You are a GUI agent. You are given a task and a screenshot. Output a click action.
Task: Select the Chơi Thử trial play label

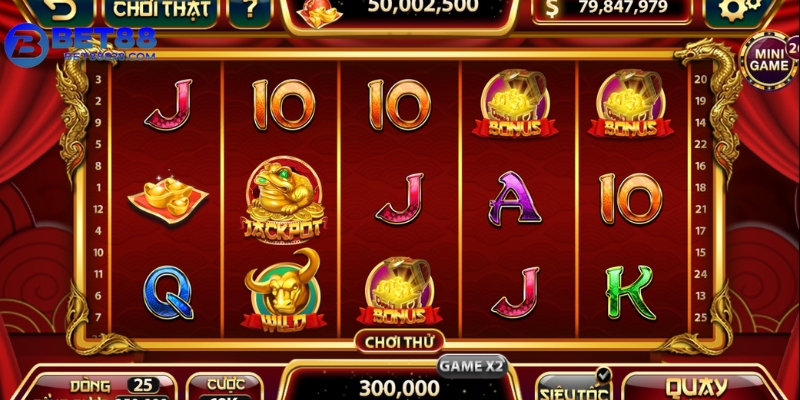coord(397,341)
